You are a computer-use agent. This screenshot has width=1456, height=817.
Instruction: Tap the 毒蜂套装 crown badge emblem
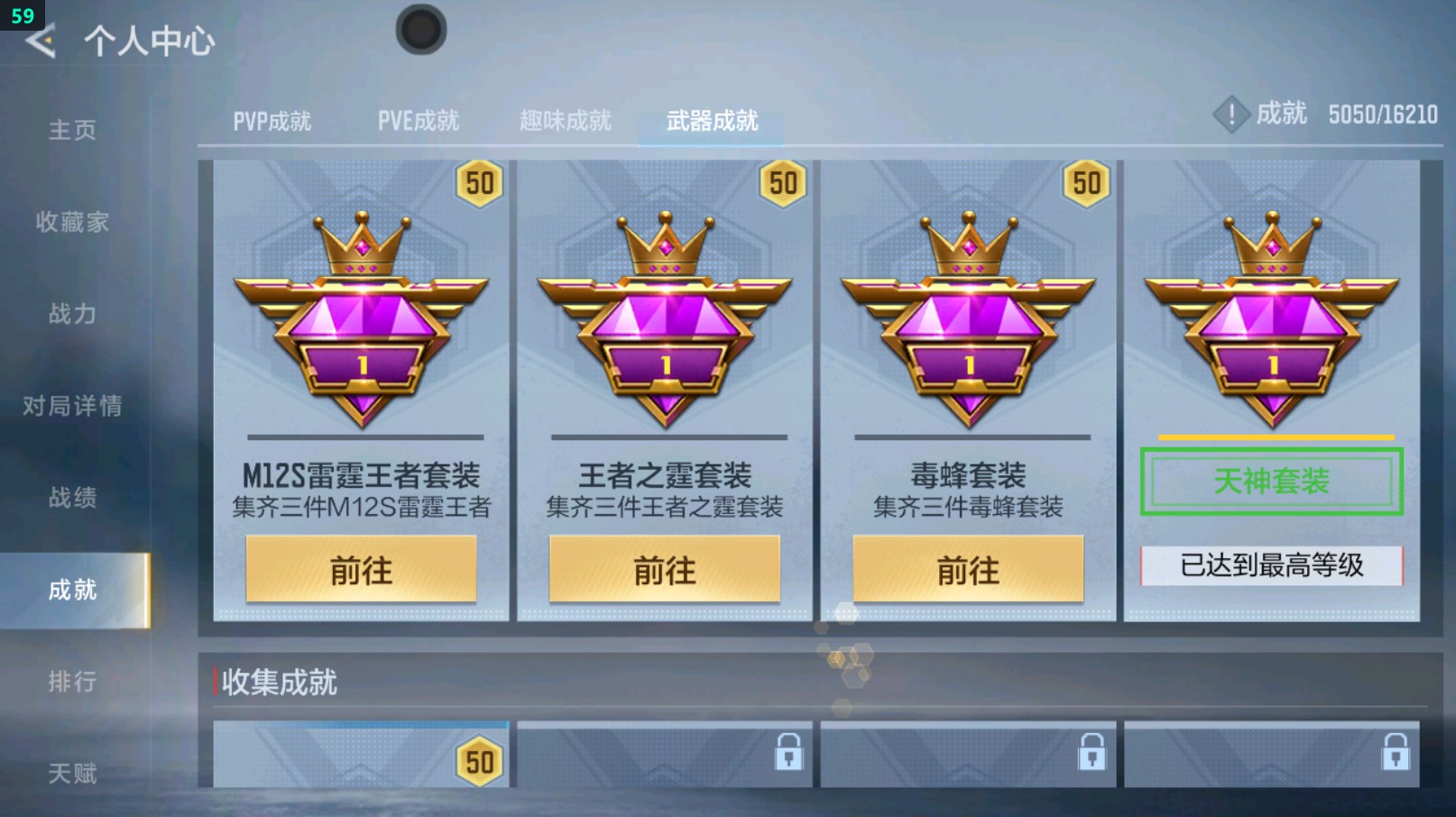tap(968, 316)
